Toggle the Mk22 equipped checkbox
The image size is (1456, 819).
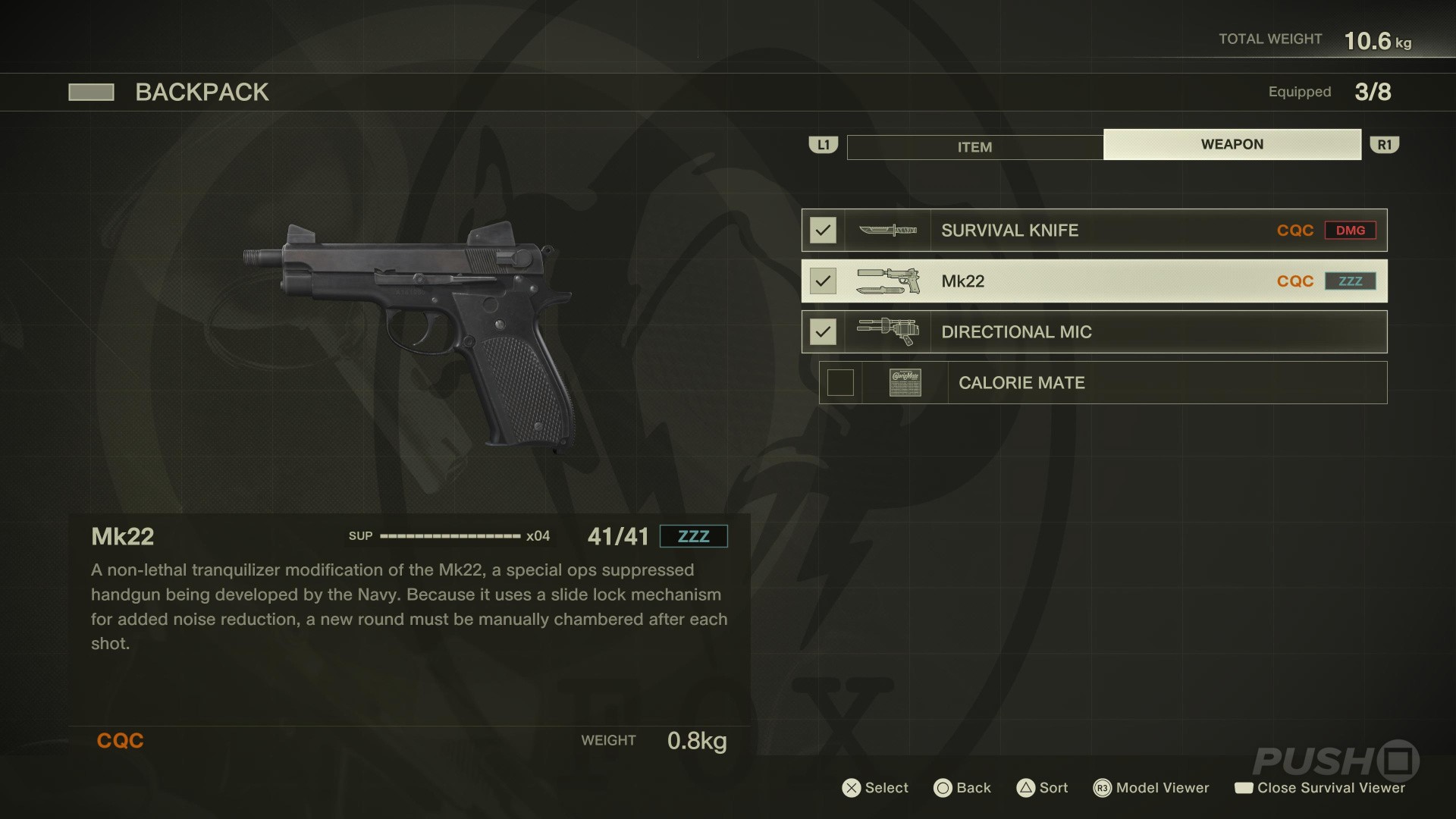click(x=823, y=281)
